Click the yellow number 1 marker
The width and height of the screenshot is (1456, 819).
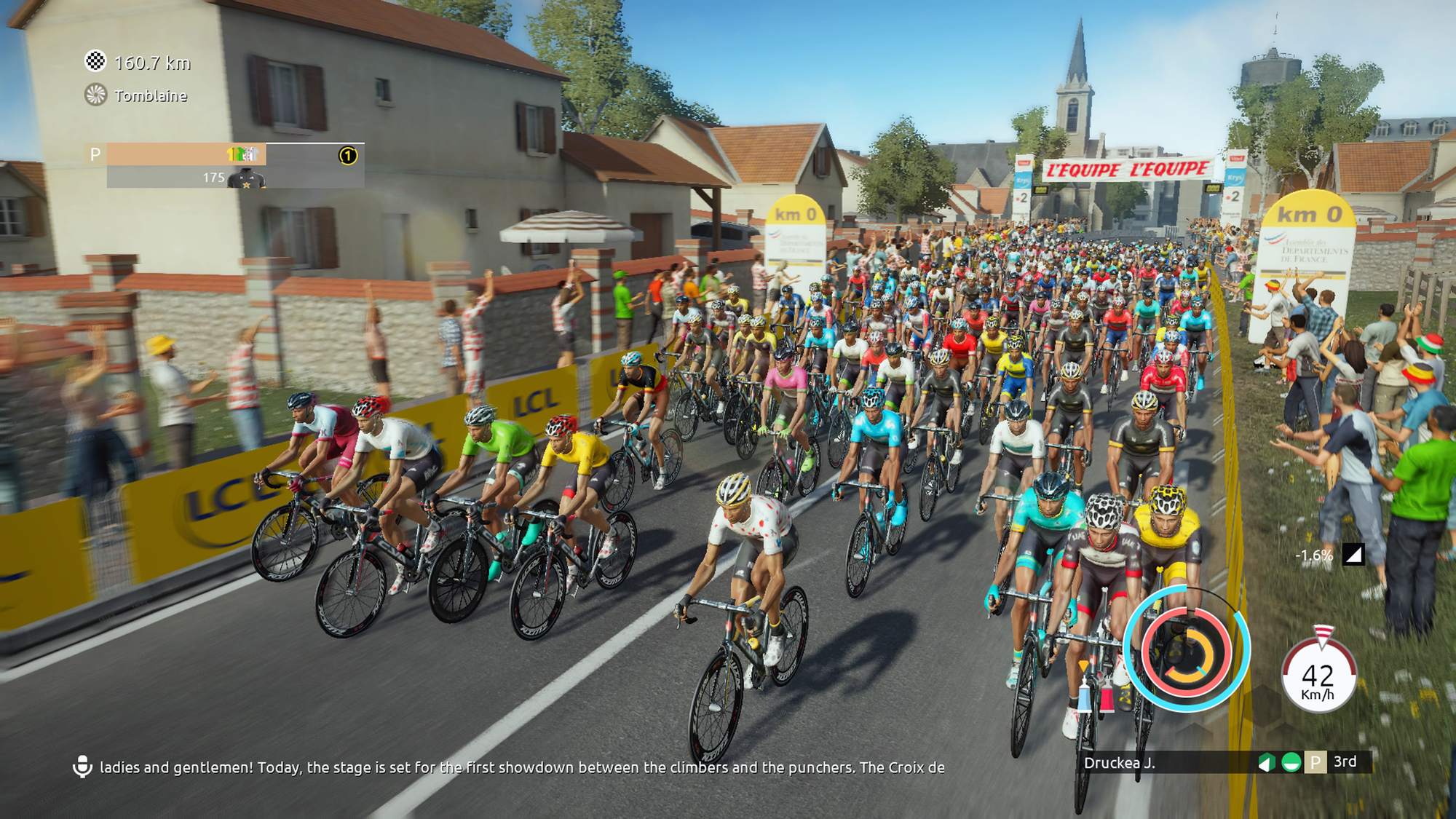[x=348, y=155]
